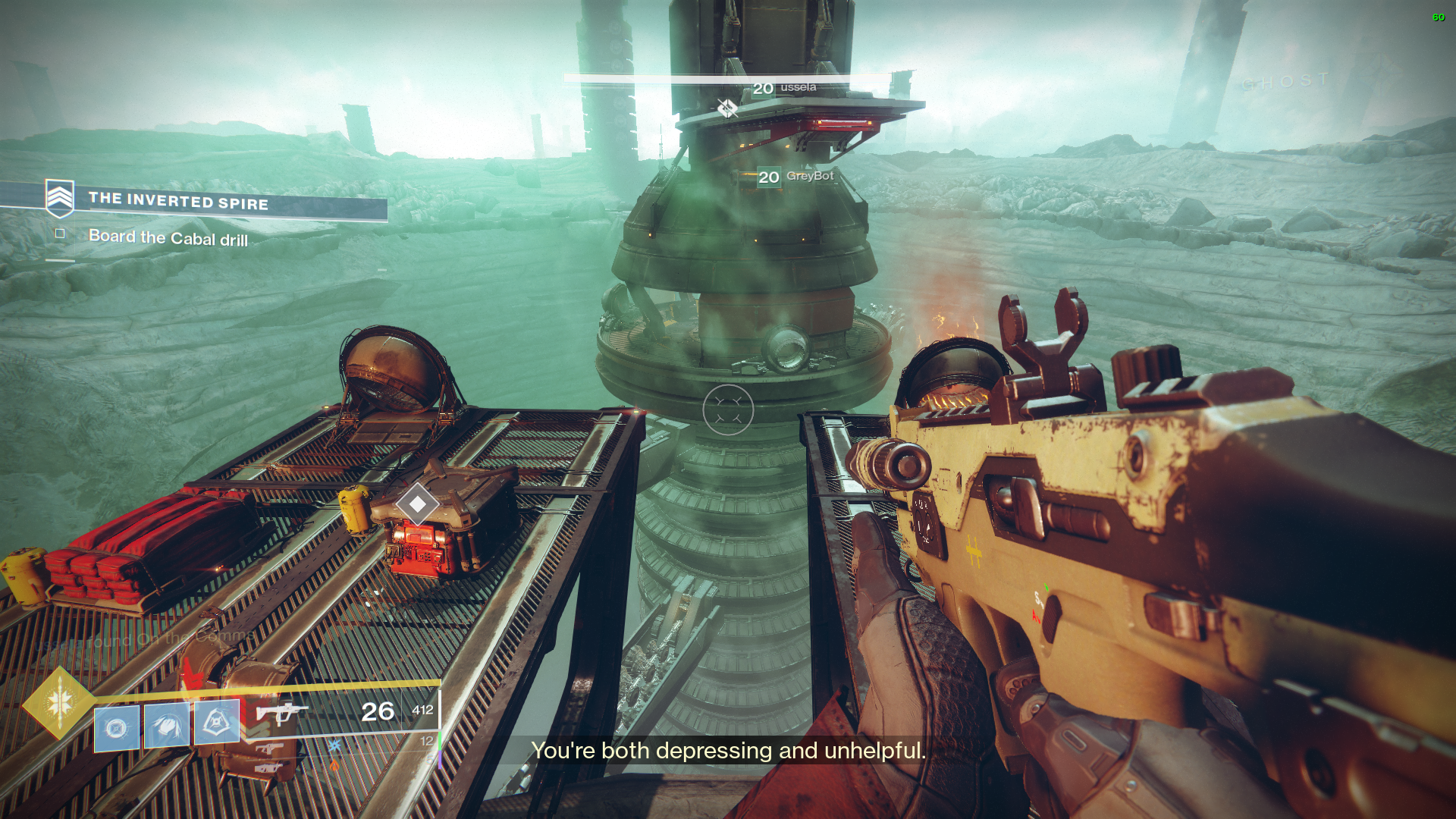
Task: Switch to the second weapon in reserve
Action: pos(270,748)
